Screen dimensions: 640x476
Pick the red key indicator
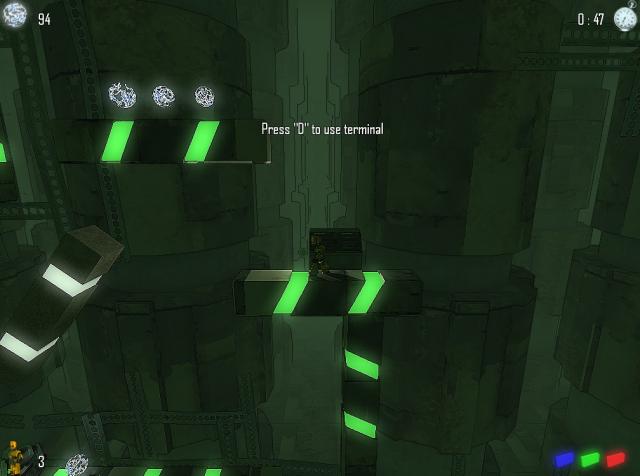point(615,459)
